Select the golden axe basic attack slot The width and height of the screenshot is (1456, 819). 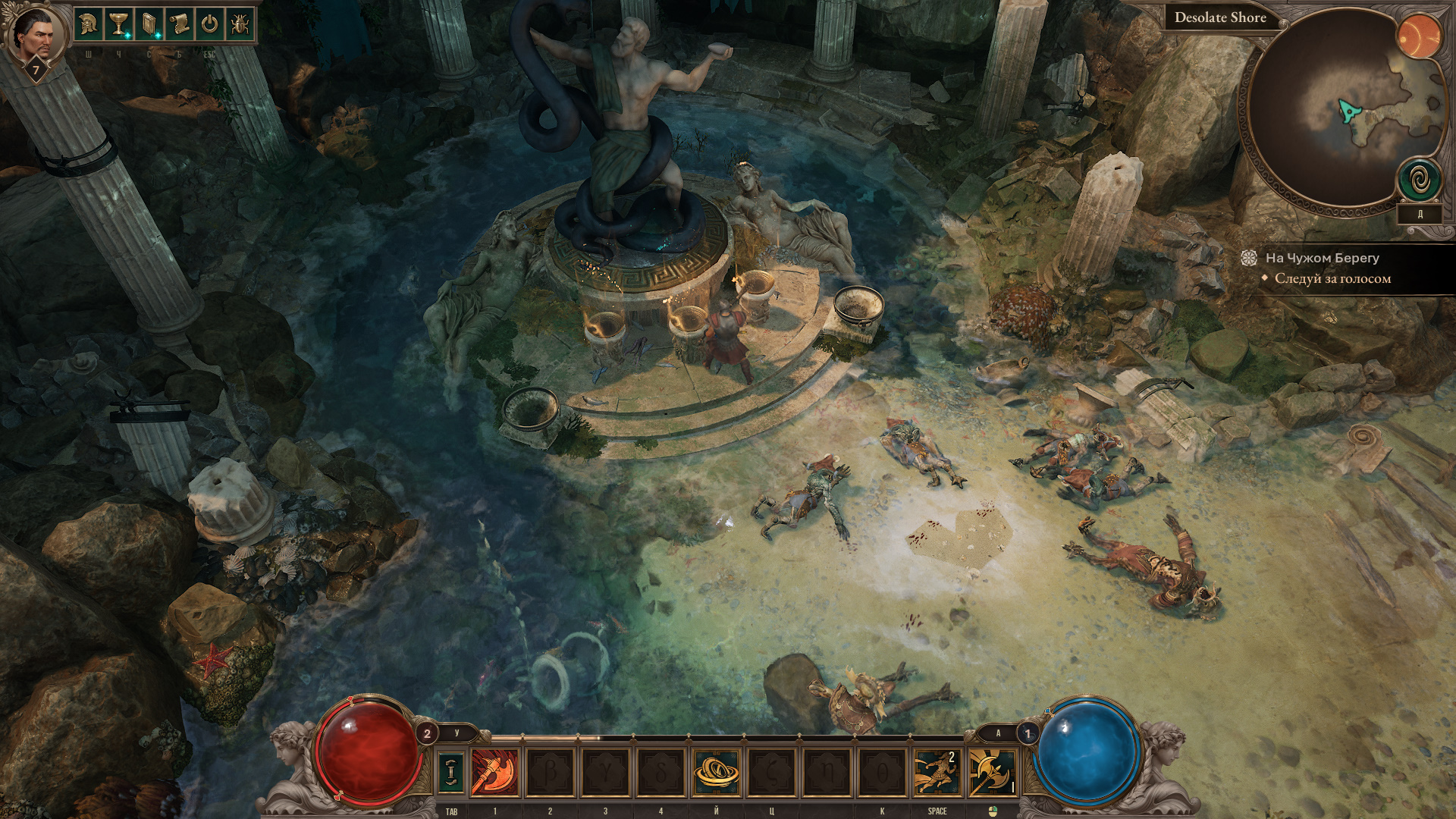(992, 772)
